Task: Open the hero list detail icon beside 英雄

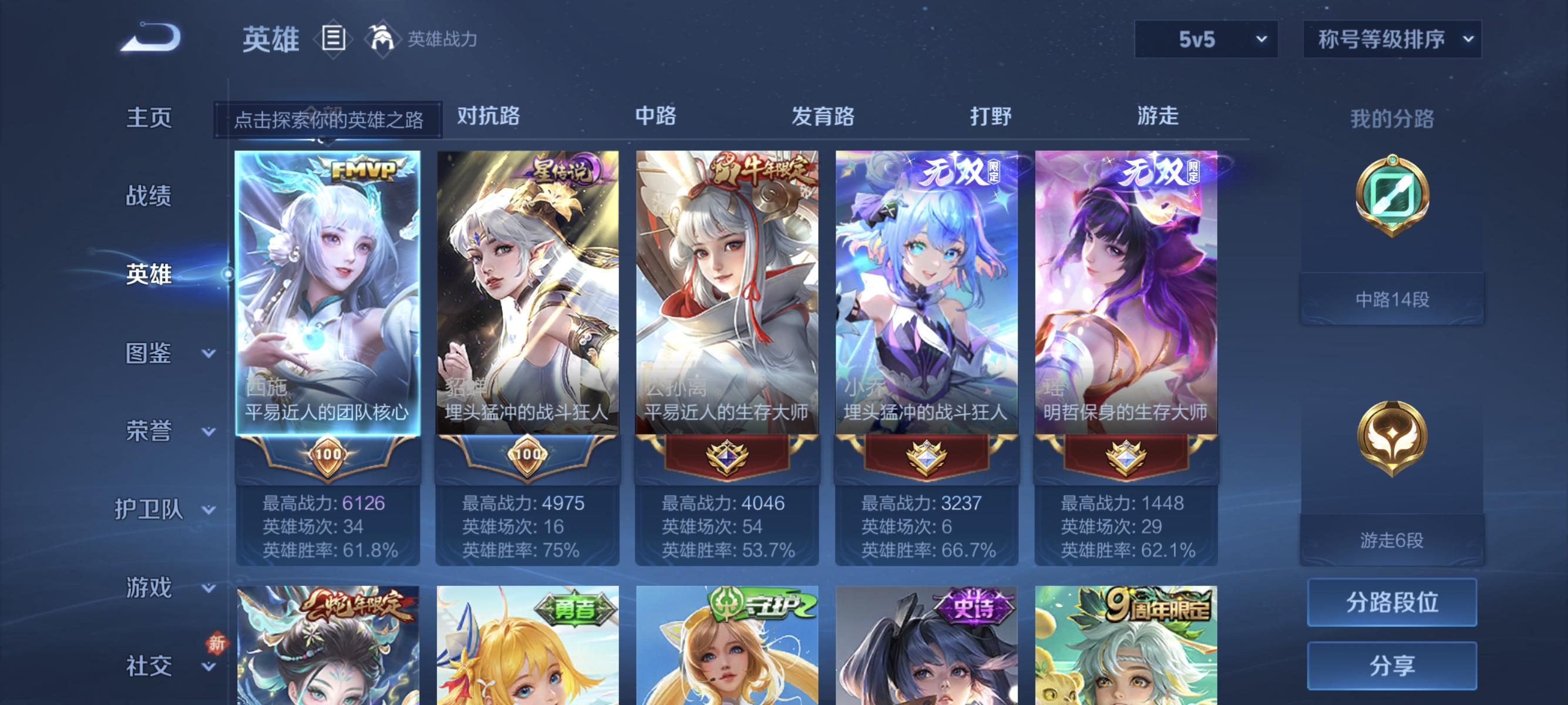Action: pos(332,38)
